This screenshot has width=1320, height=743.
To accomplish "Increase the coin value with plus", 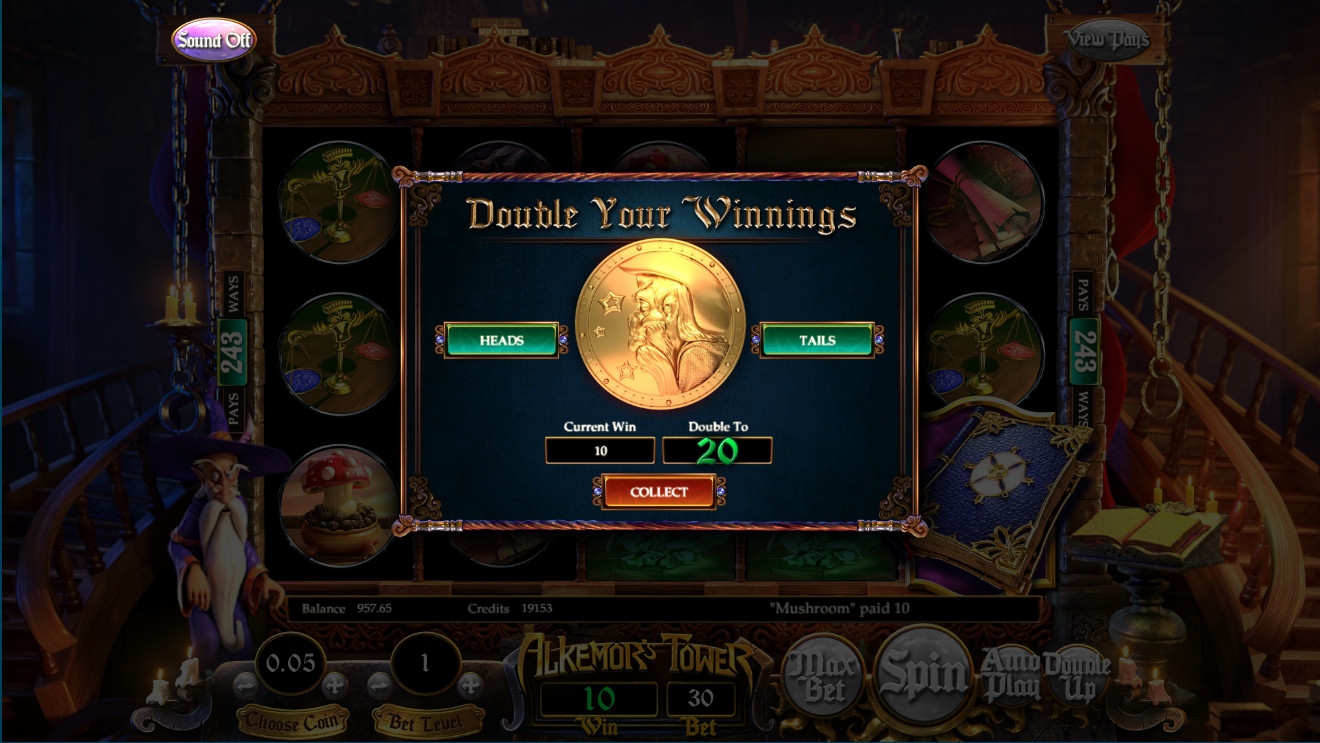I will (335, 685).
